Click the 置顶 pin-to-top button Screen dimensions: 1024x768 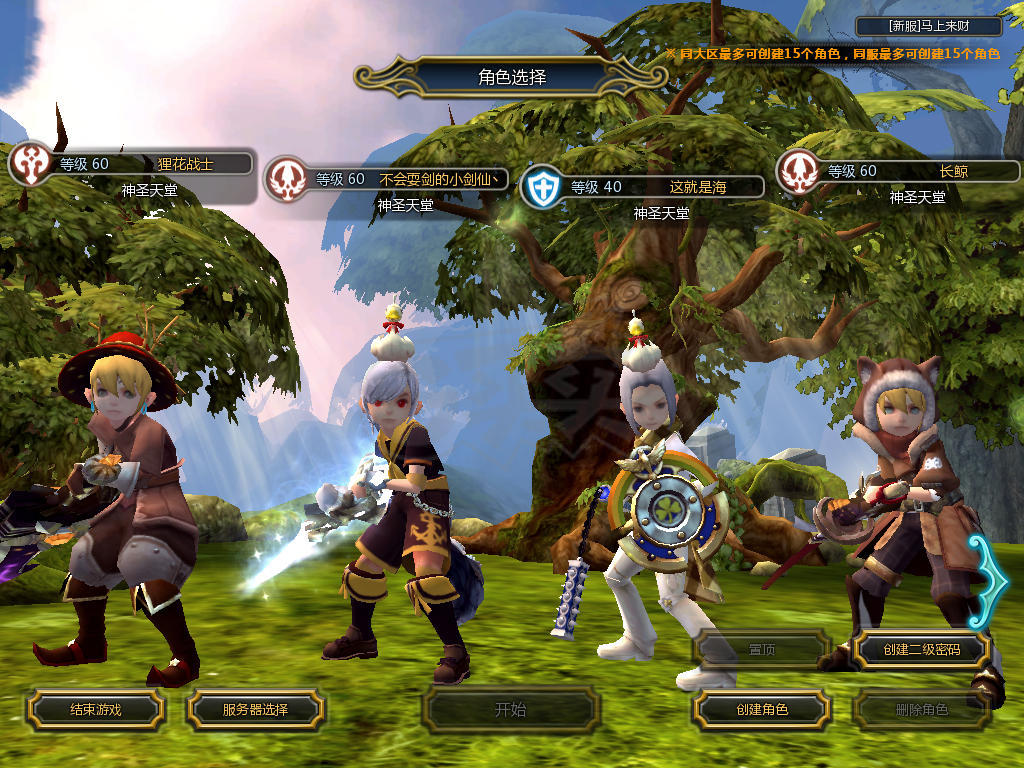point(761,649)
